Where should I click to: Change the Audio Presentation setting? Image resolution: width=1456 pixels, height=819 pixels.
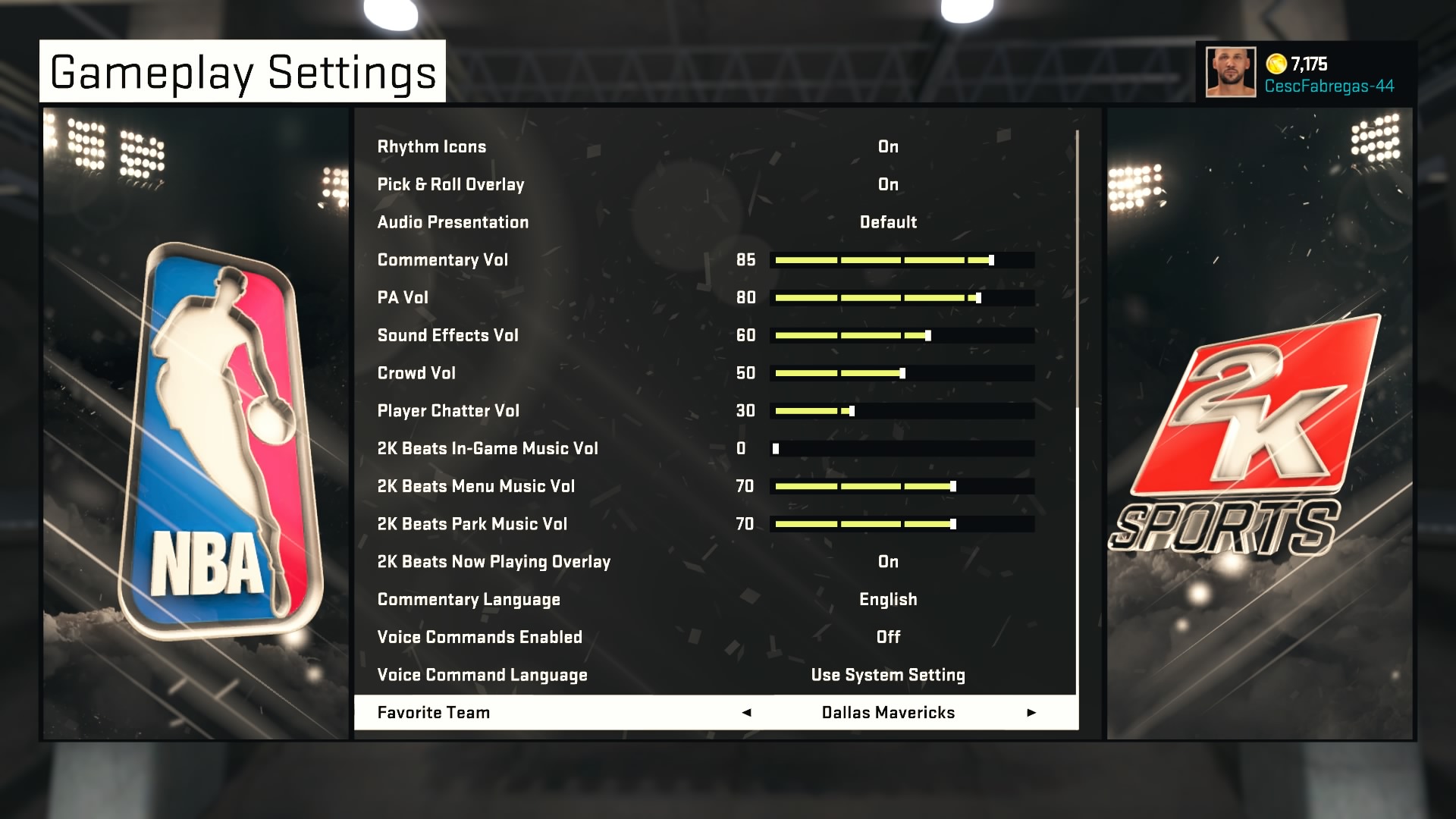887,222
